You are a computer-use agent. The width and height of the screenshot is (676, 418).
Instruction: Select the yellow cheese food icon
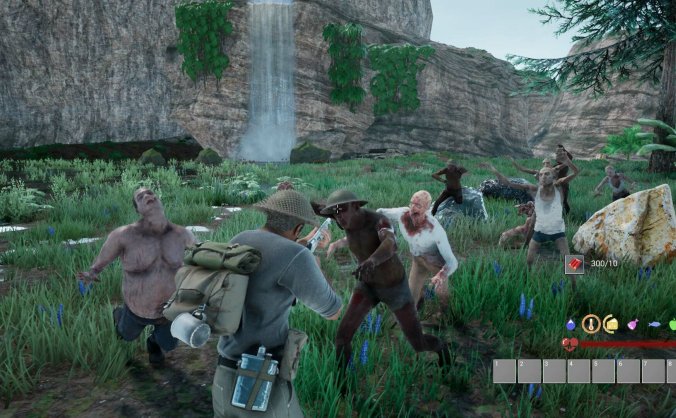pos(610,324)
